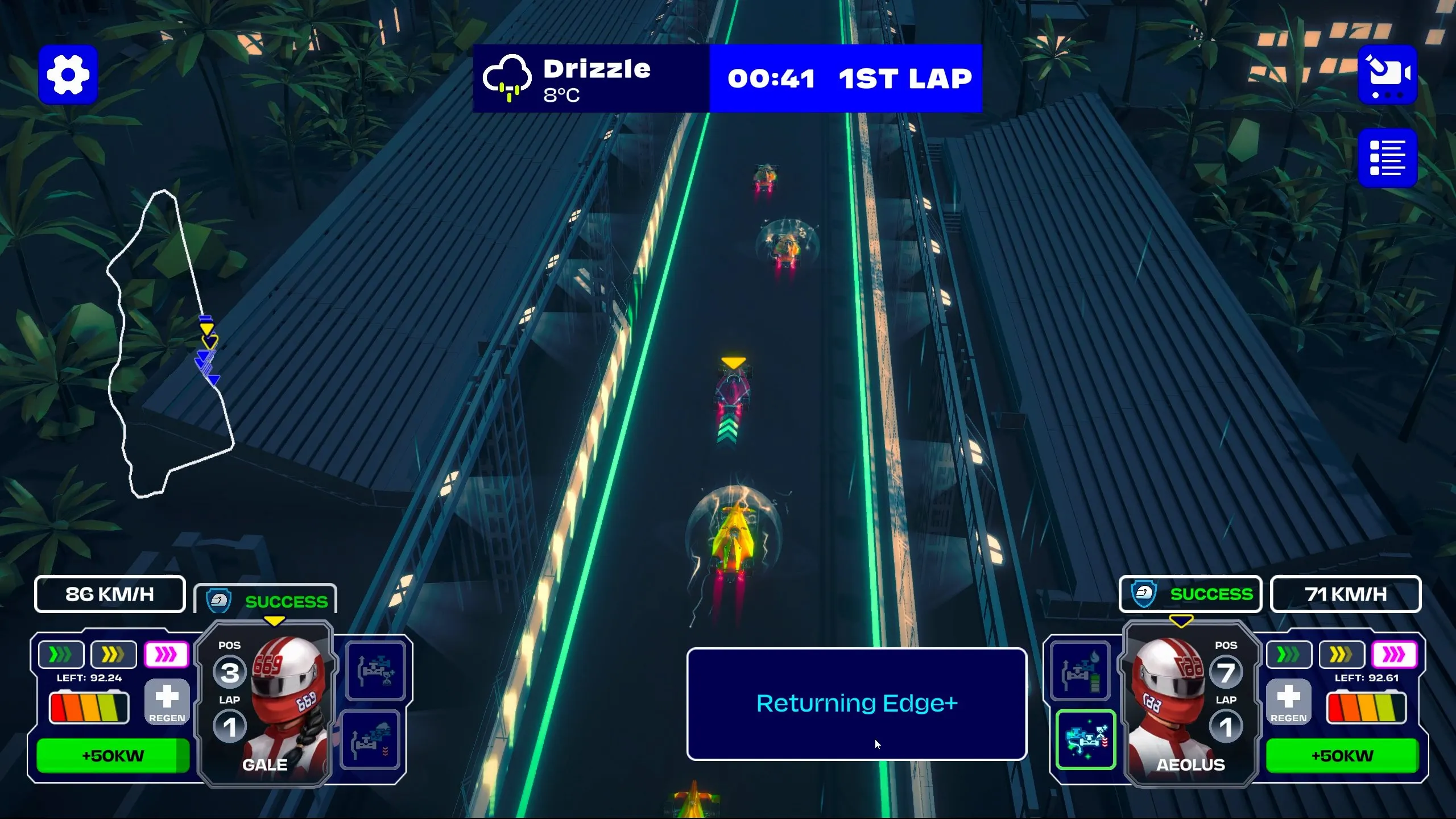This screenshot has width=1456, height=819.
Task: Select Gale's magenta chevron pace mode
Action: (166, 655)
